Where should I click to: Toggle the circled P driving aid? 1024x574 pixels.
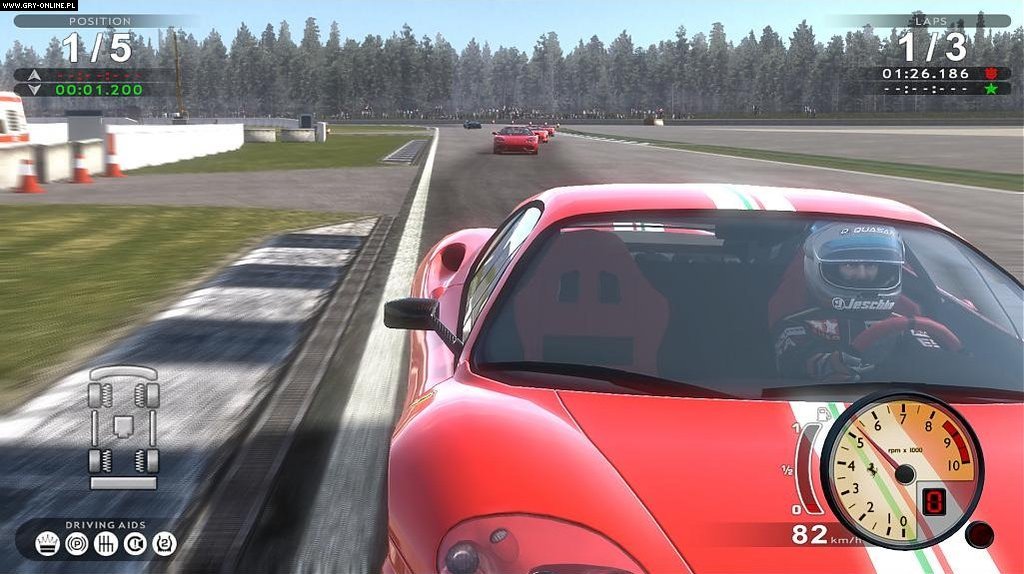pos(76,543)
